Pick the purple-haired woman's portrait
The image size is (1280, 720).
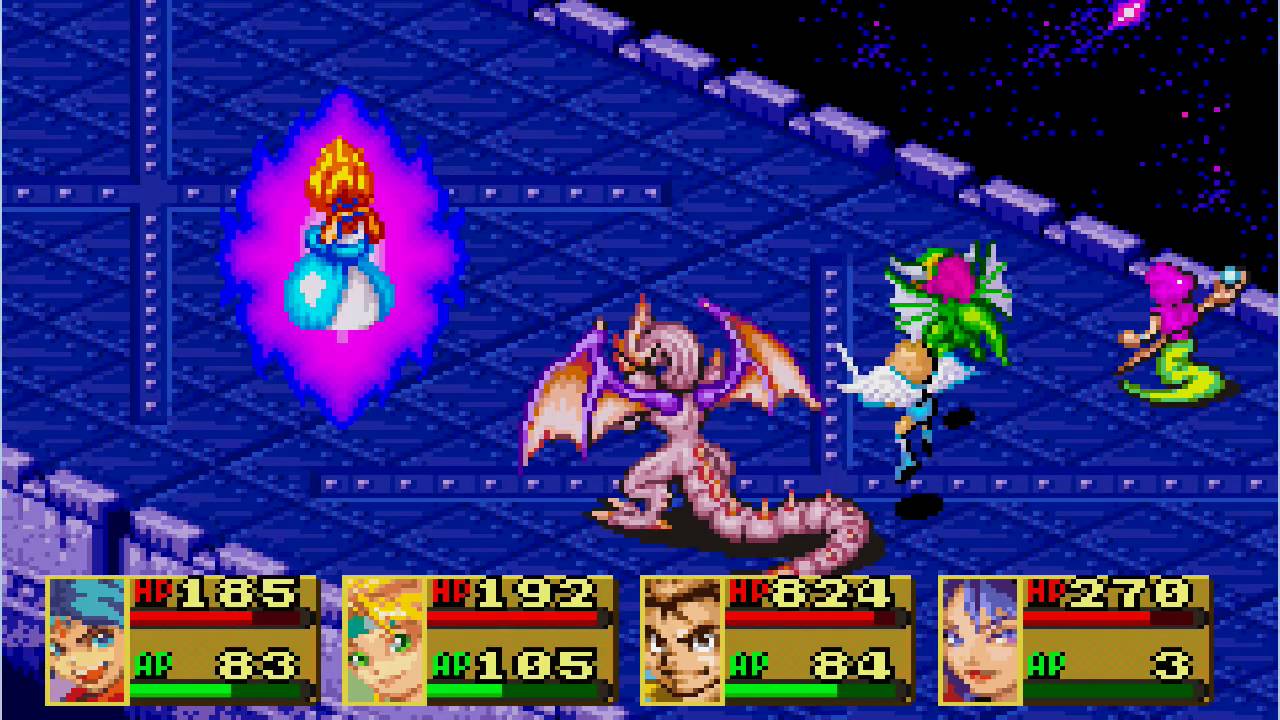979,640
